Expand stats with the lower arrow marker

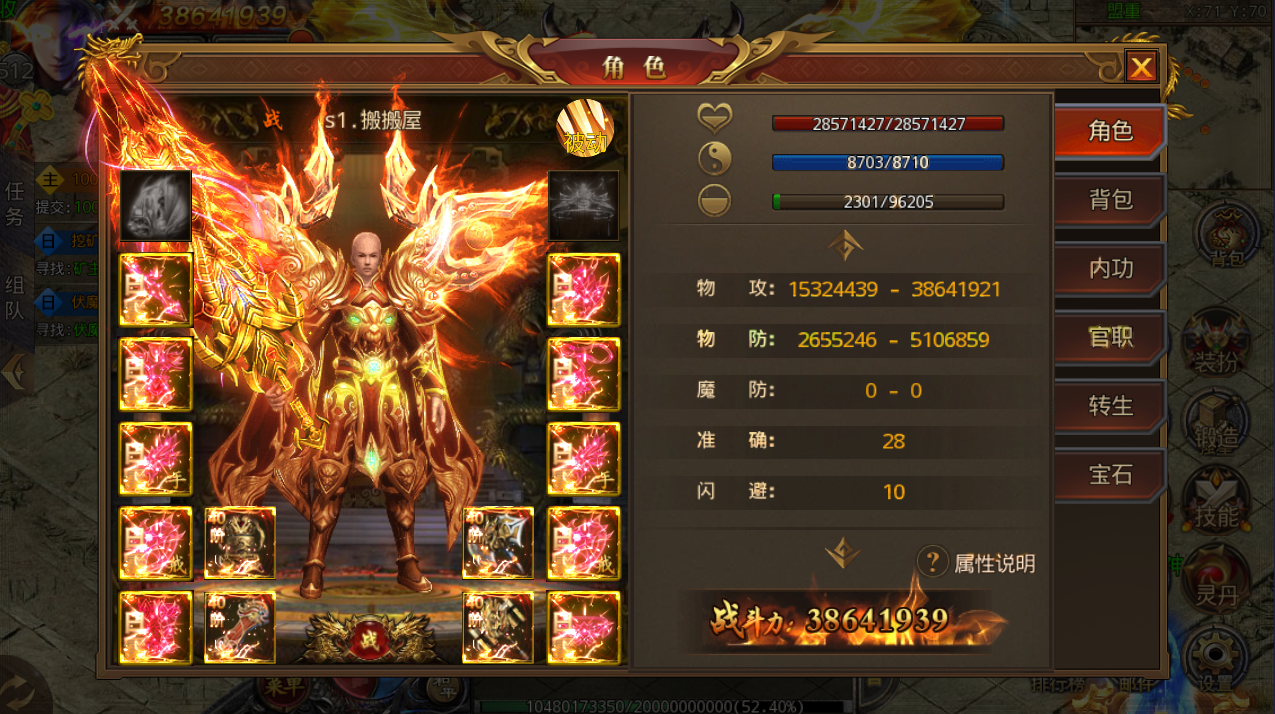click(x=842, y=553)
